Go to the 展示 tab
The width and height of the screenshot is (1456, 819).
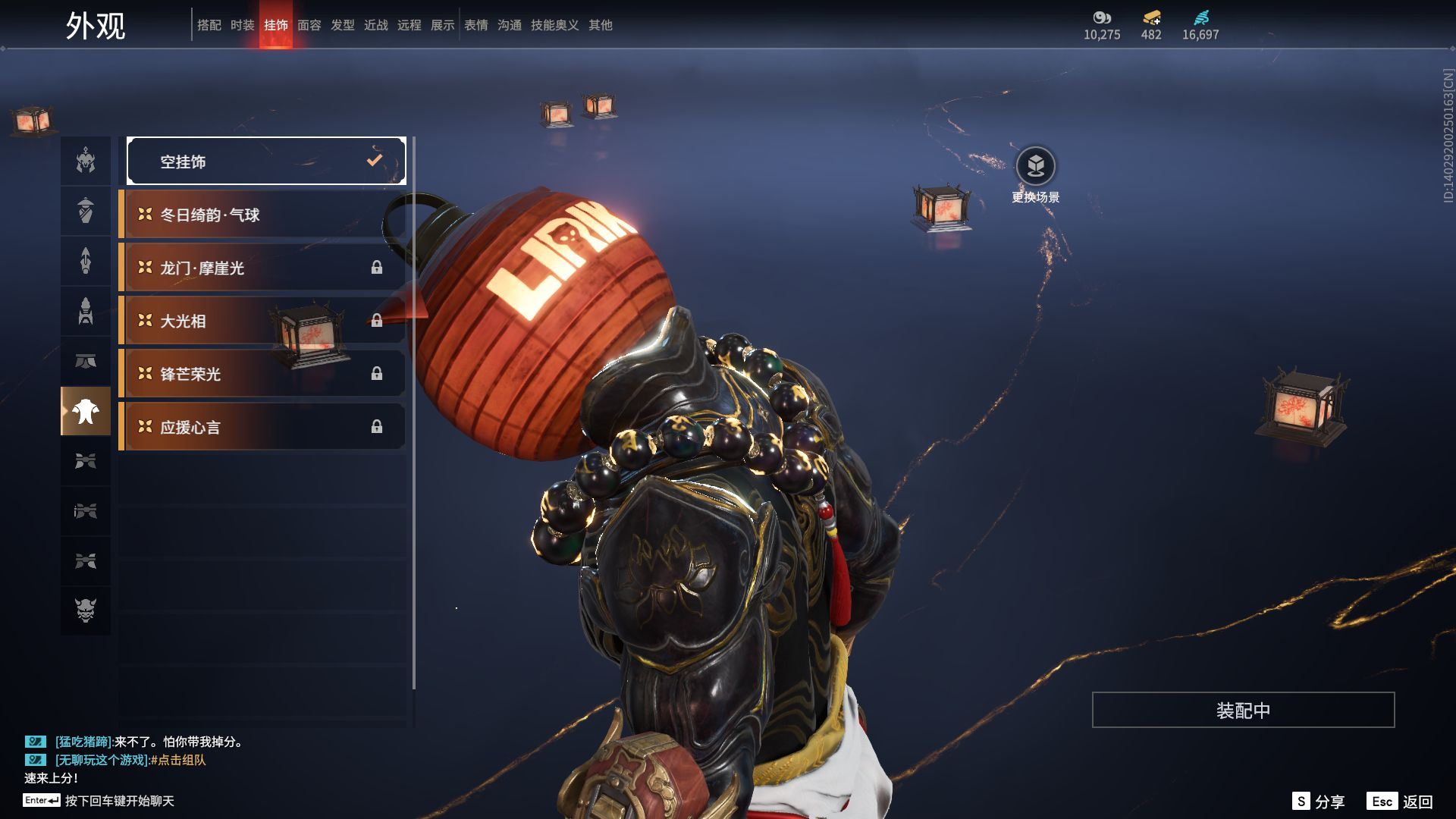coord(442,25)
